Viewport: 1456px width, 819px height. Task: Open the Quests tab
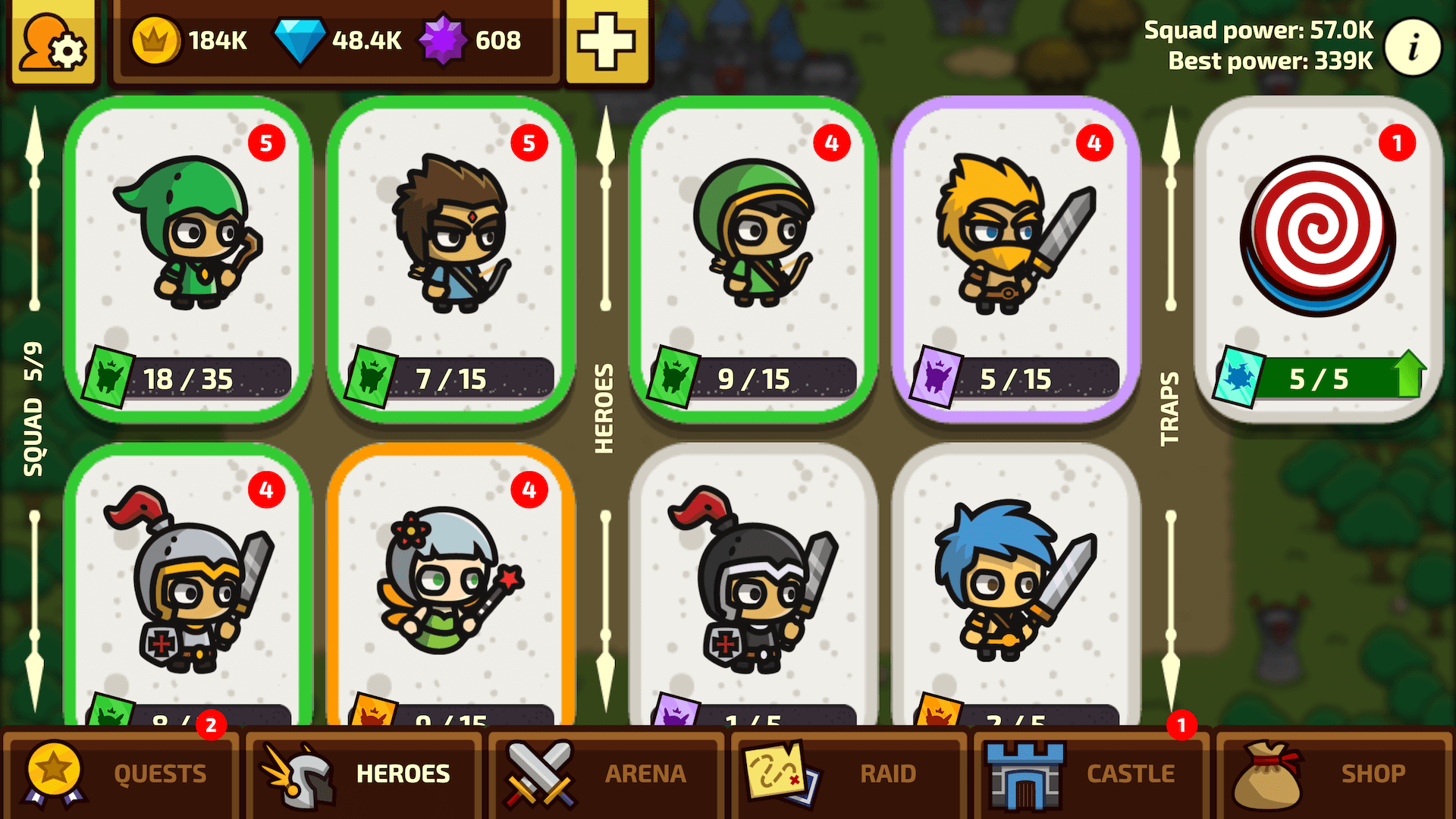coord(121,773)
